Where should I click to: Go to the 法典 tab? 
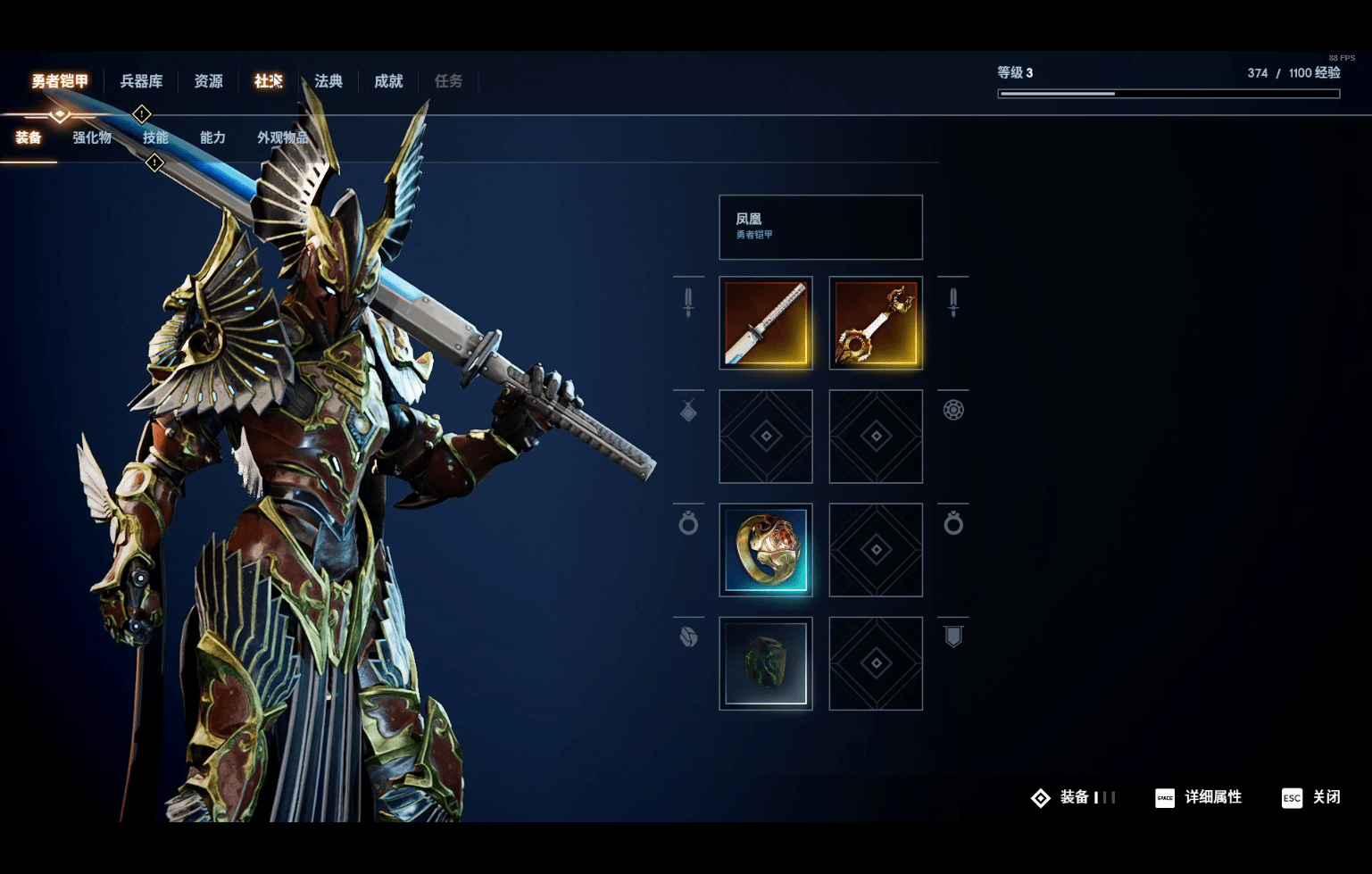click(x=328, y=81)
